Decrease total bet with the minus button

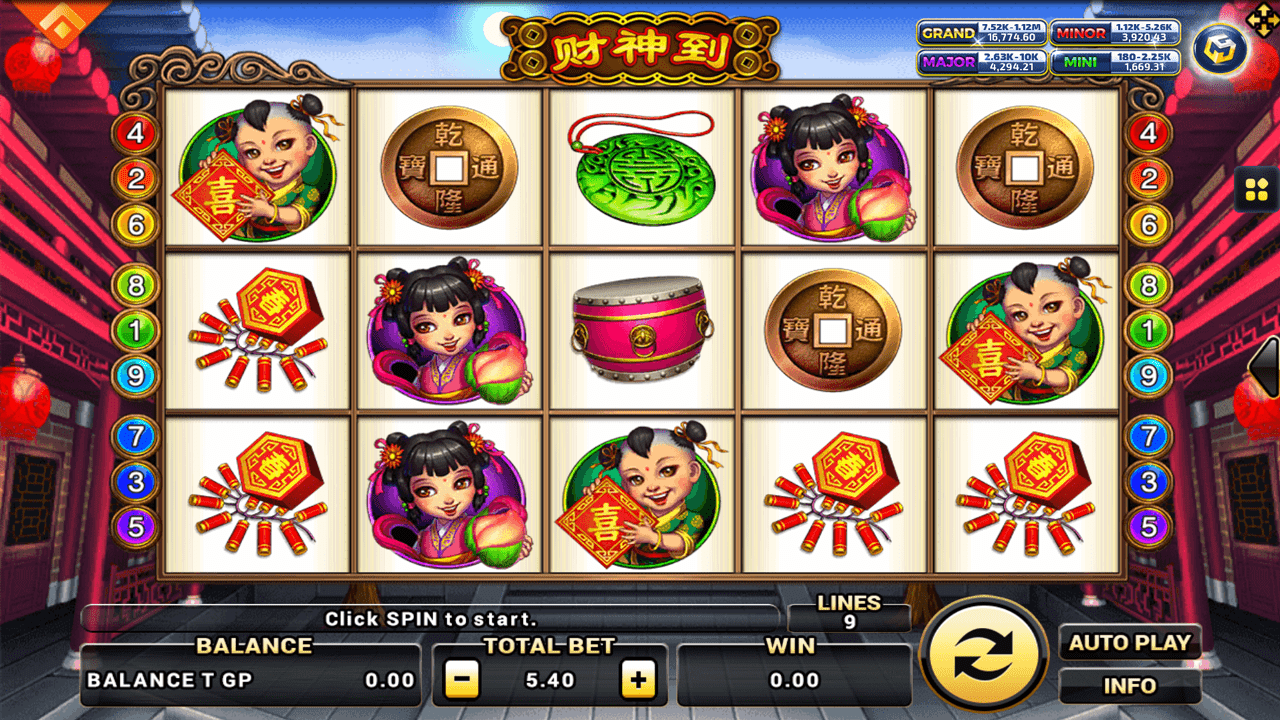coord(461,680)
